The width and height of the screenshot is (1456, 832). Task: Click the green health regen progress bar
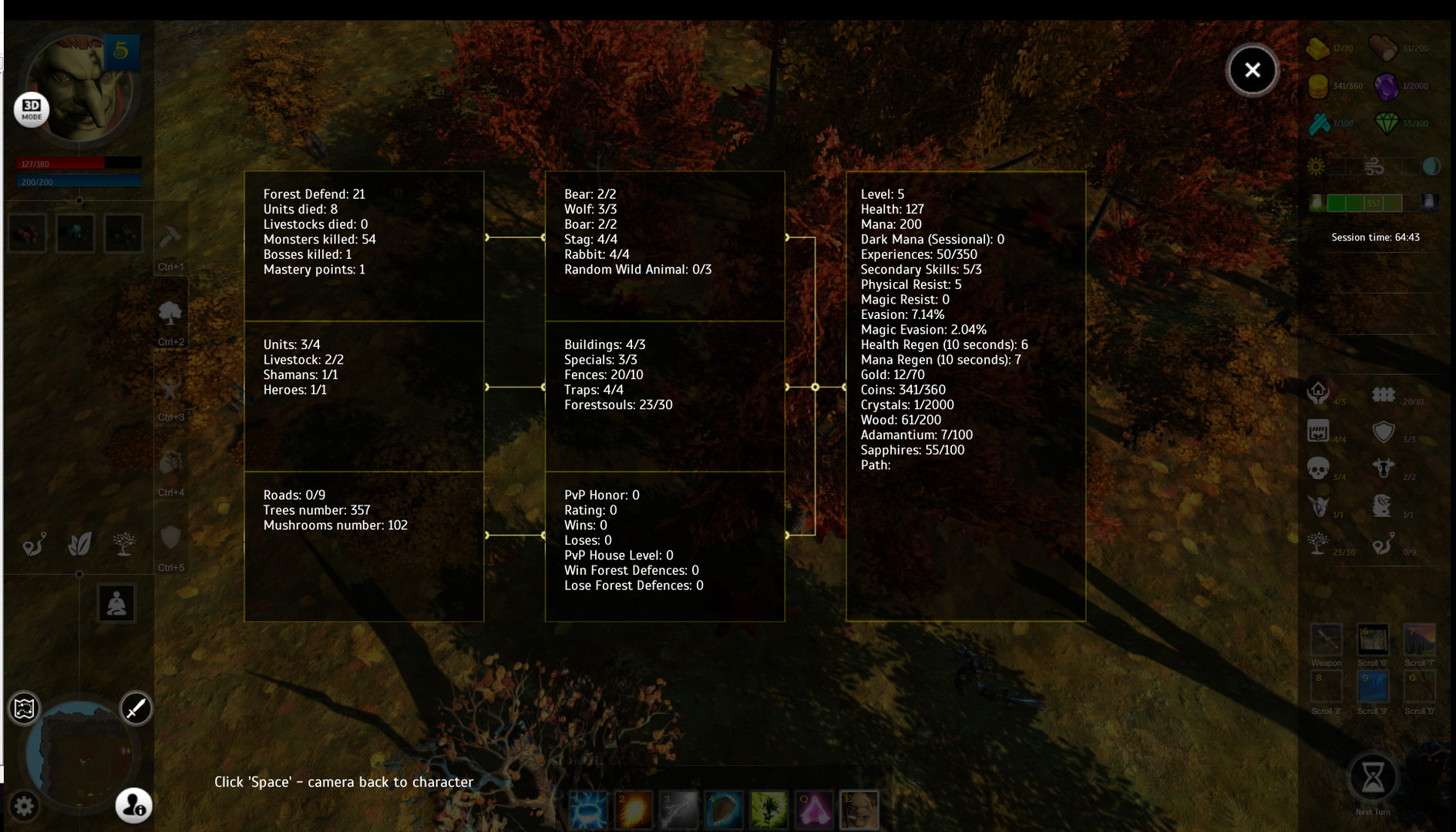pos(1364,203)
